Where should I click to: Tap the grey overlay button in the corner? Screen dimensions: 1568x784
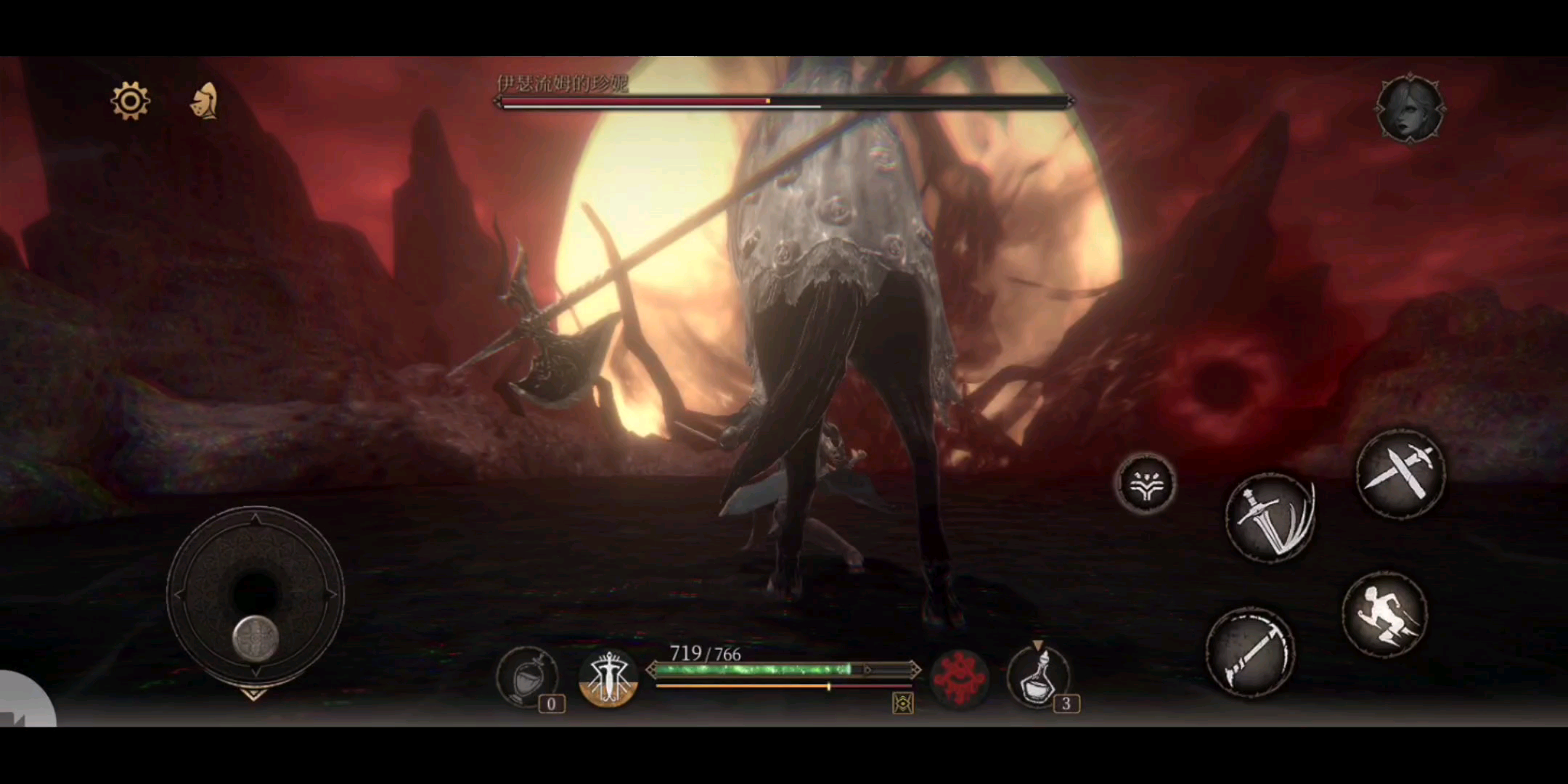20,704
